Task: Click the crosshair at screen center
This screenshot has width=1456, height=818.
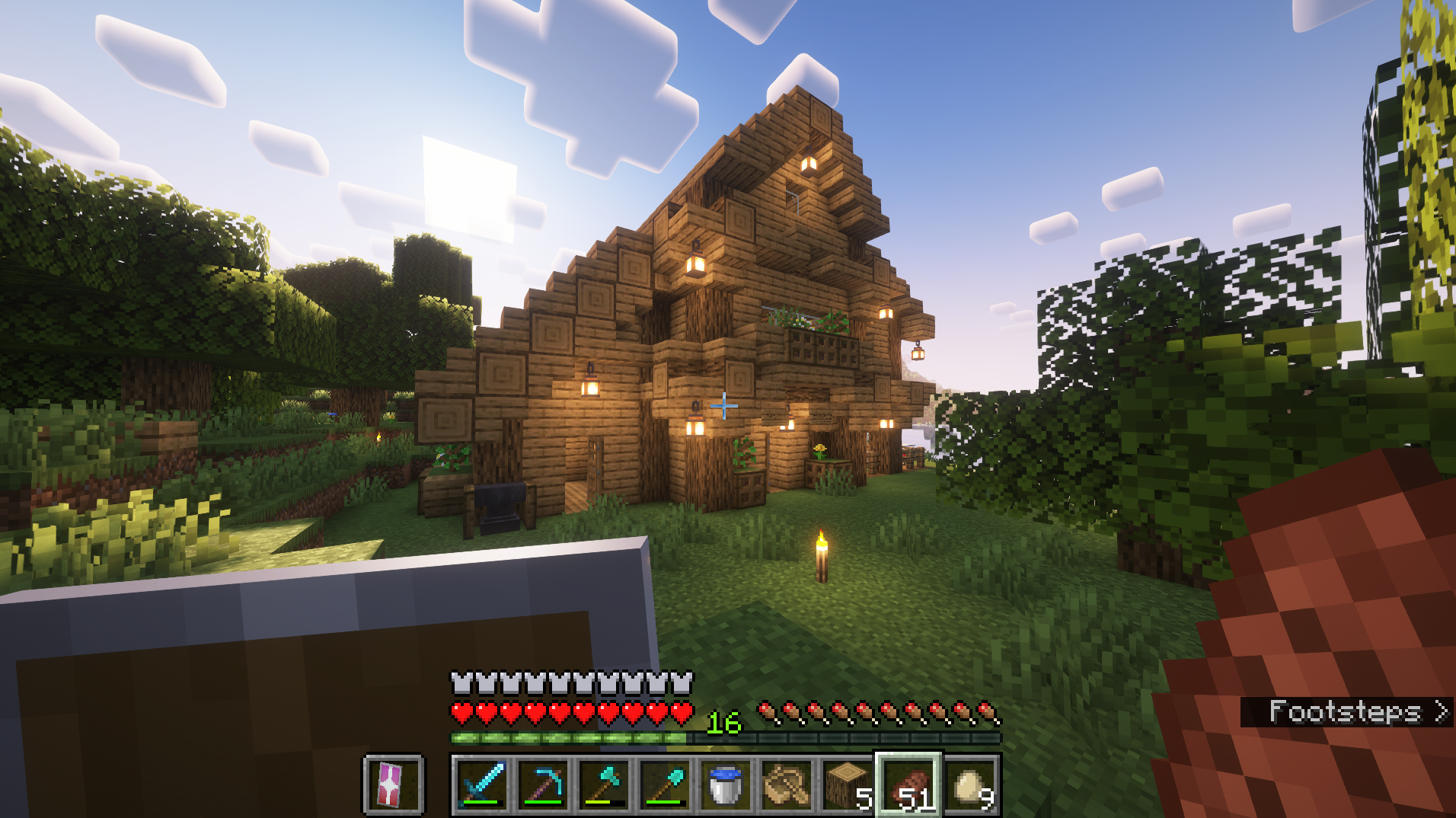Action: point(723,407)
